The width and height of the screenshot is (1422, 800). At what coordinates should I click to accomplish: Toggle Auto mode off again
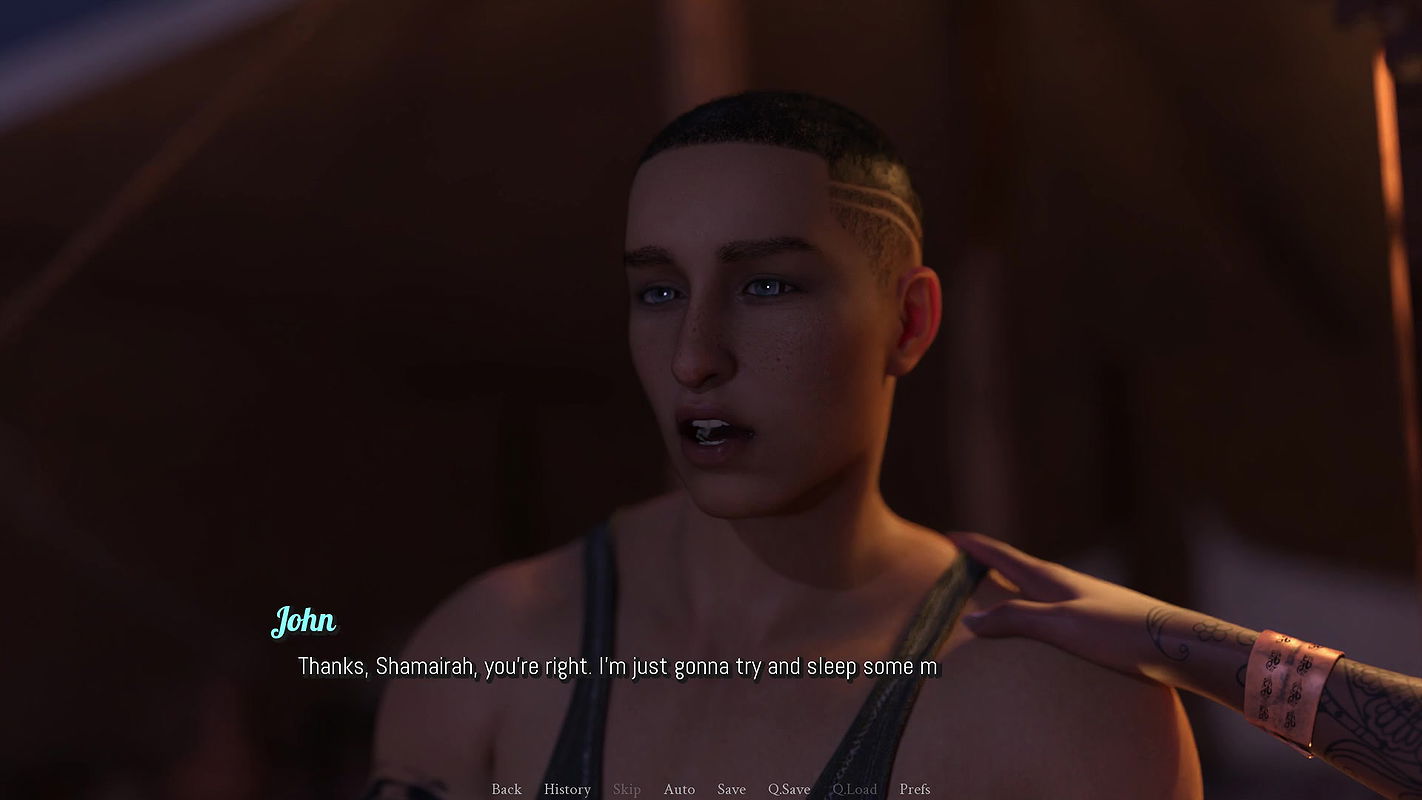(x=679, y=789)
